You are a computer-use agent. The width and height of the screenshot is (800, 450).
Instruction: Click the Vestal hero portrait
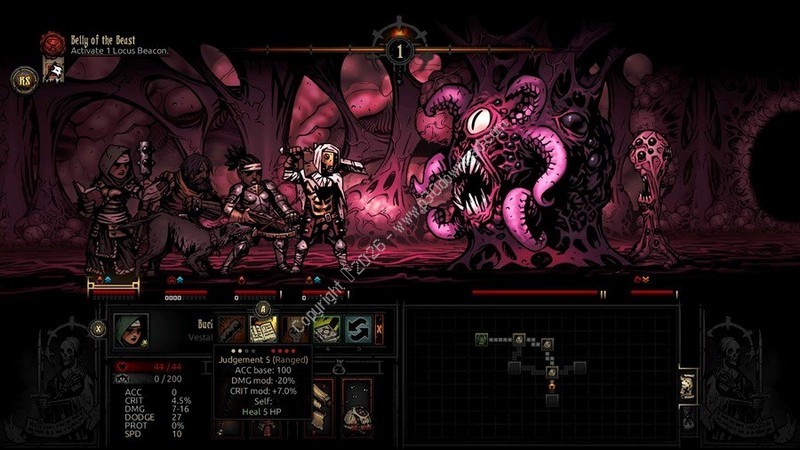click(130, 329)
